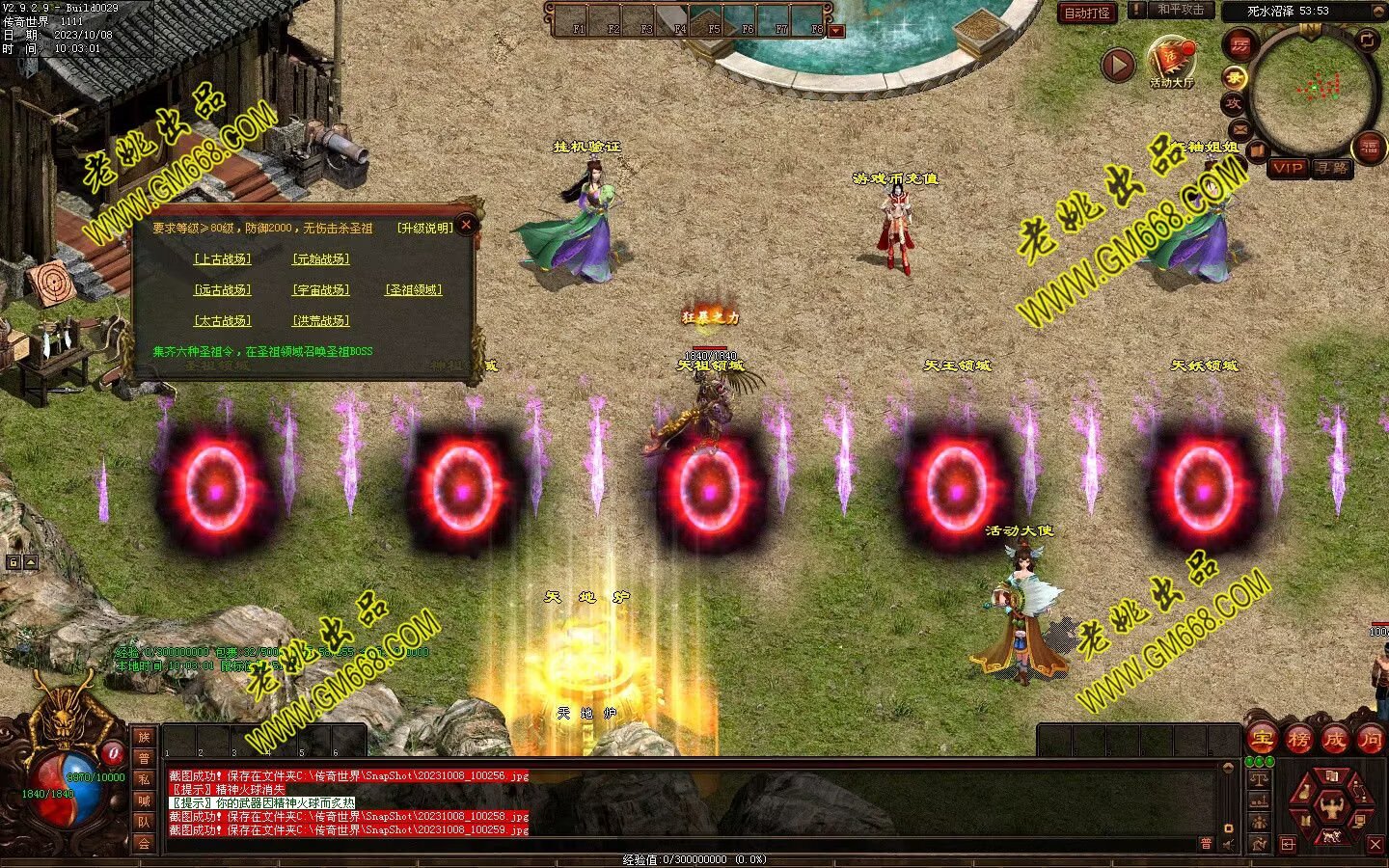Click the circular minimap

[x=1313, y=89]
